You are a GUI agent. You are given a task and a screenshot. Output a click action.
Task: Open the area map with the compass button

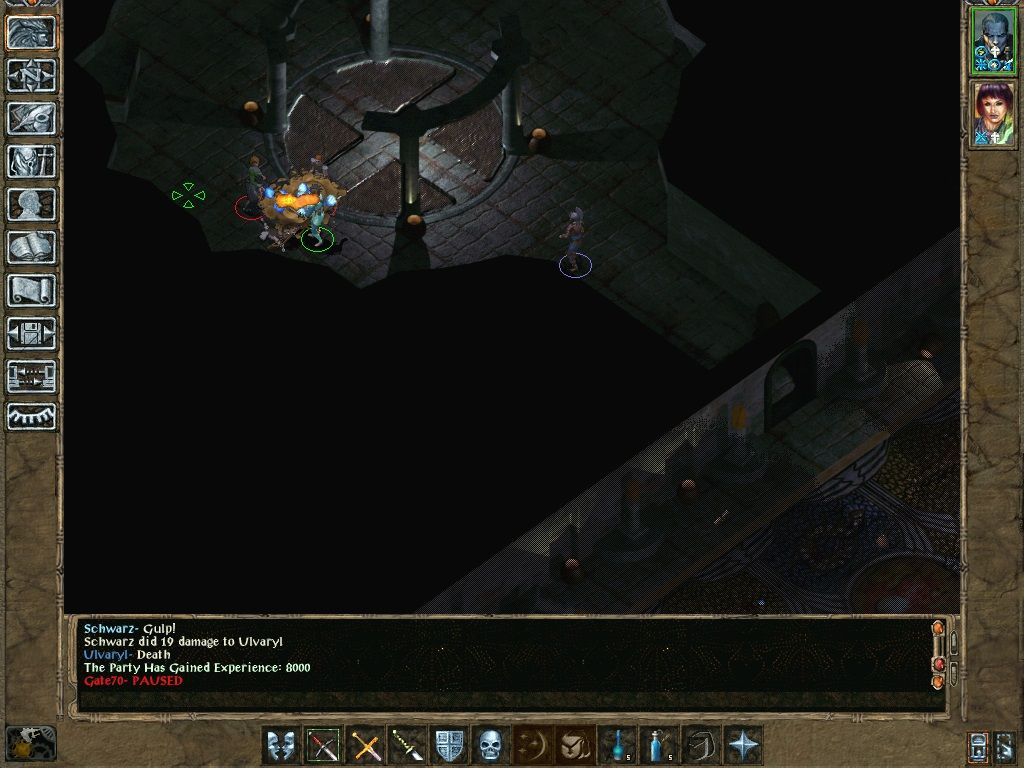pos(32,76)
